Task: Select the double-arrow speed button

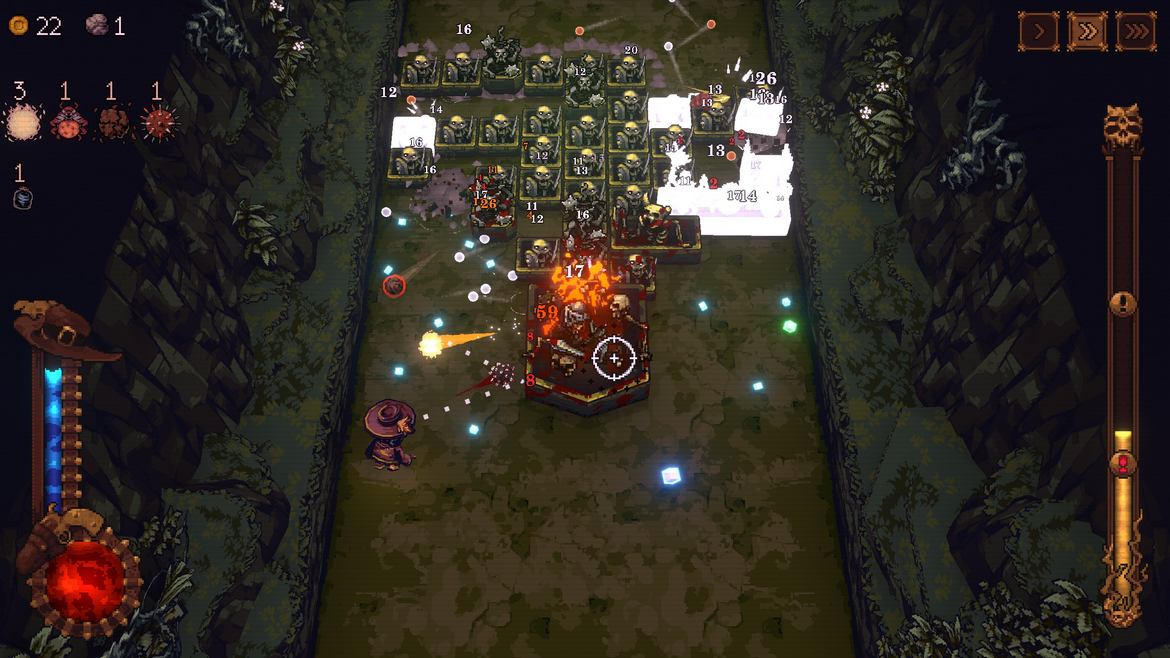Action: tap(1087, 31)
